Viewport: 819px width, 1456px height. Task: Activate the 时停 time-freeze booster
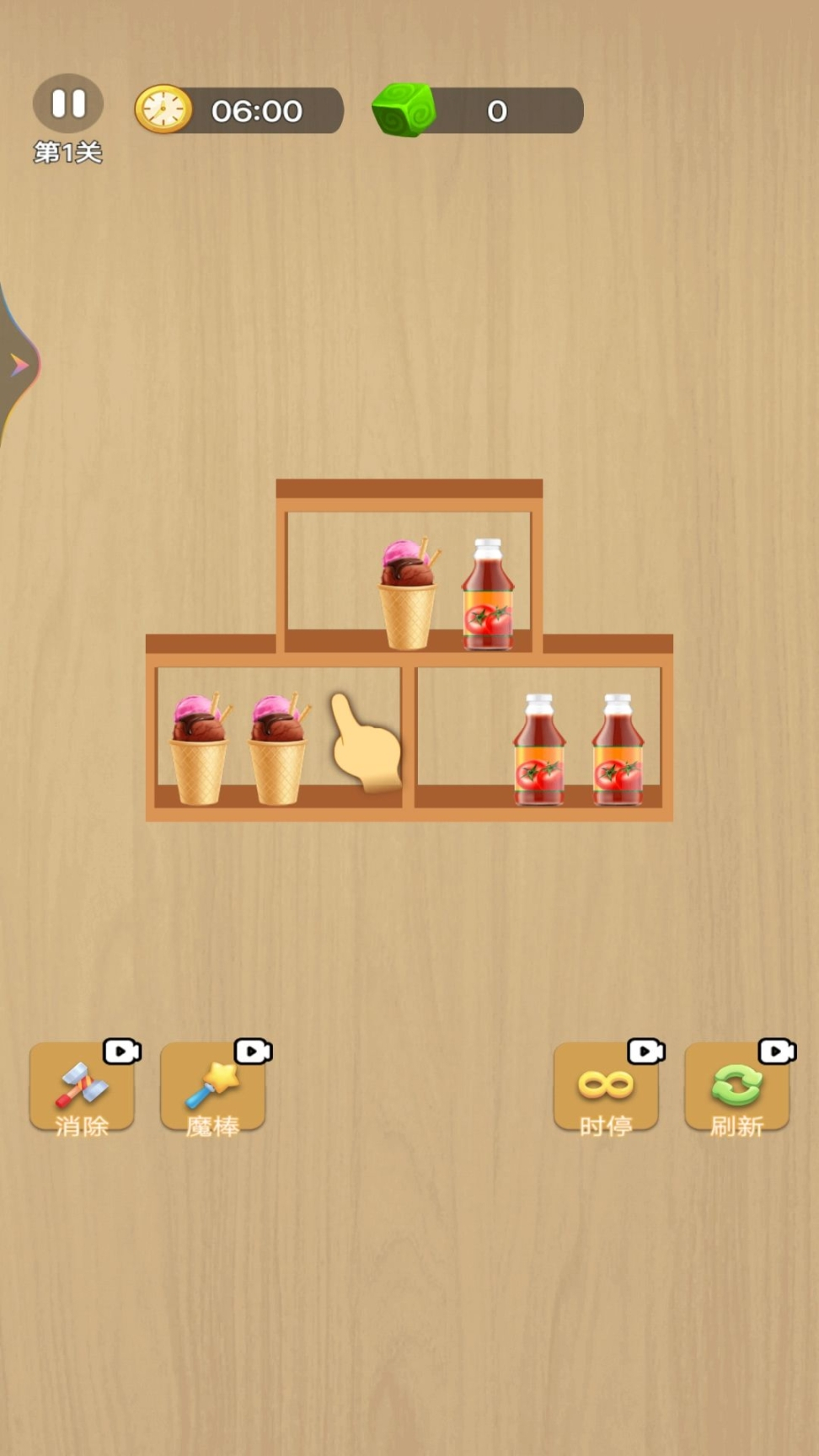pyautogui.click(x=606, y=1088)
